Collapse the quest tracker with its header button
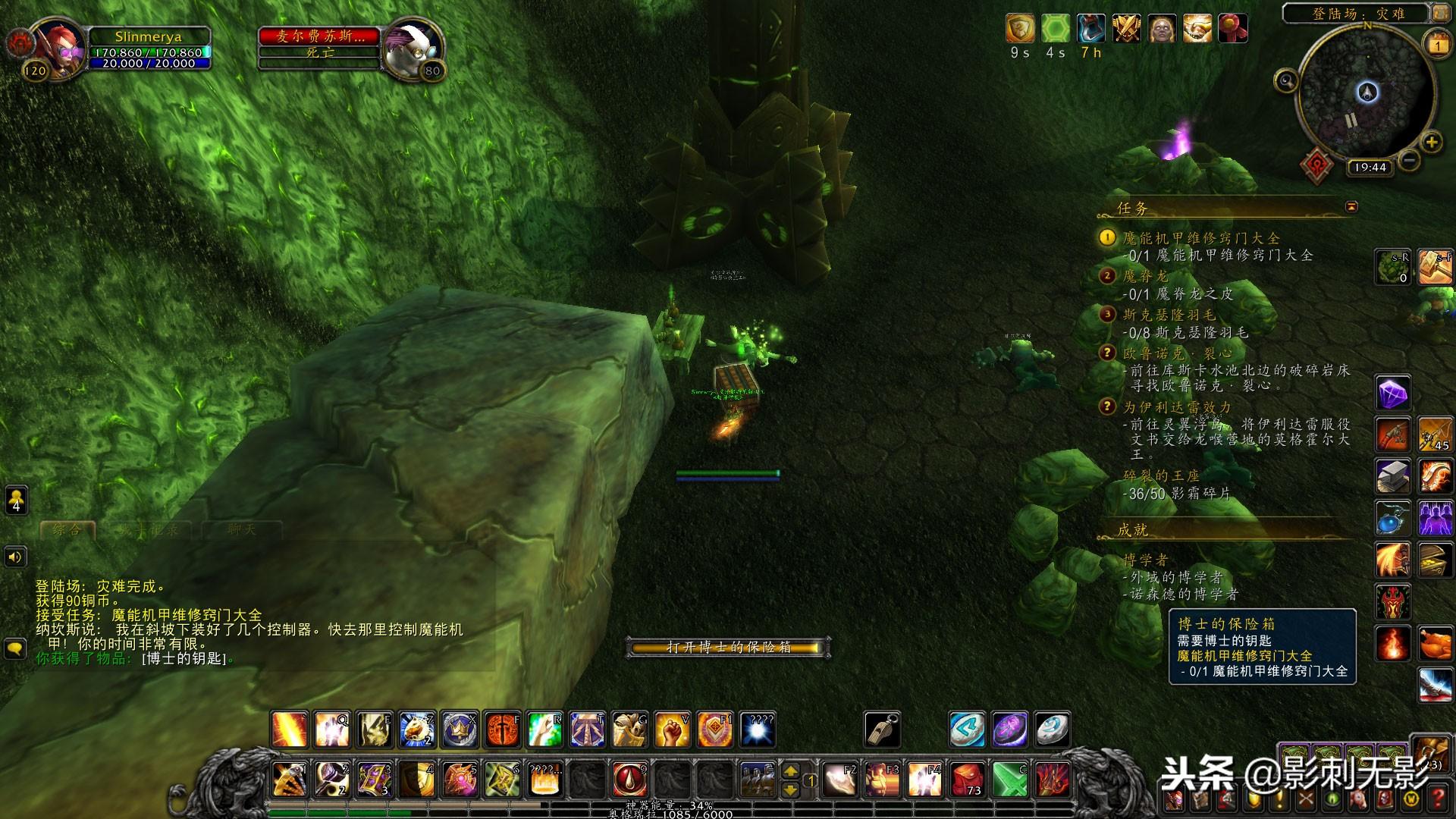 (x=1351, y=207)
